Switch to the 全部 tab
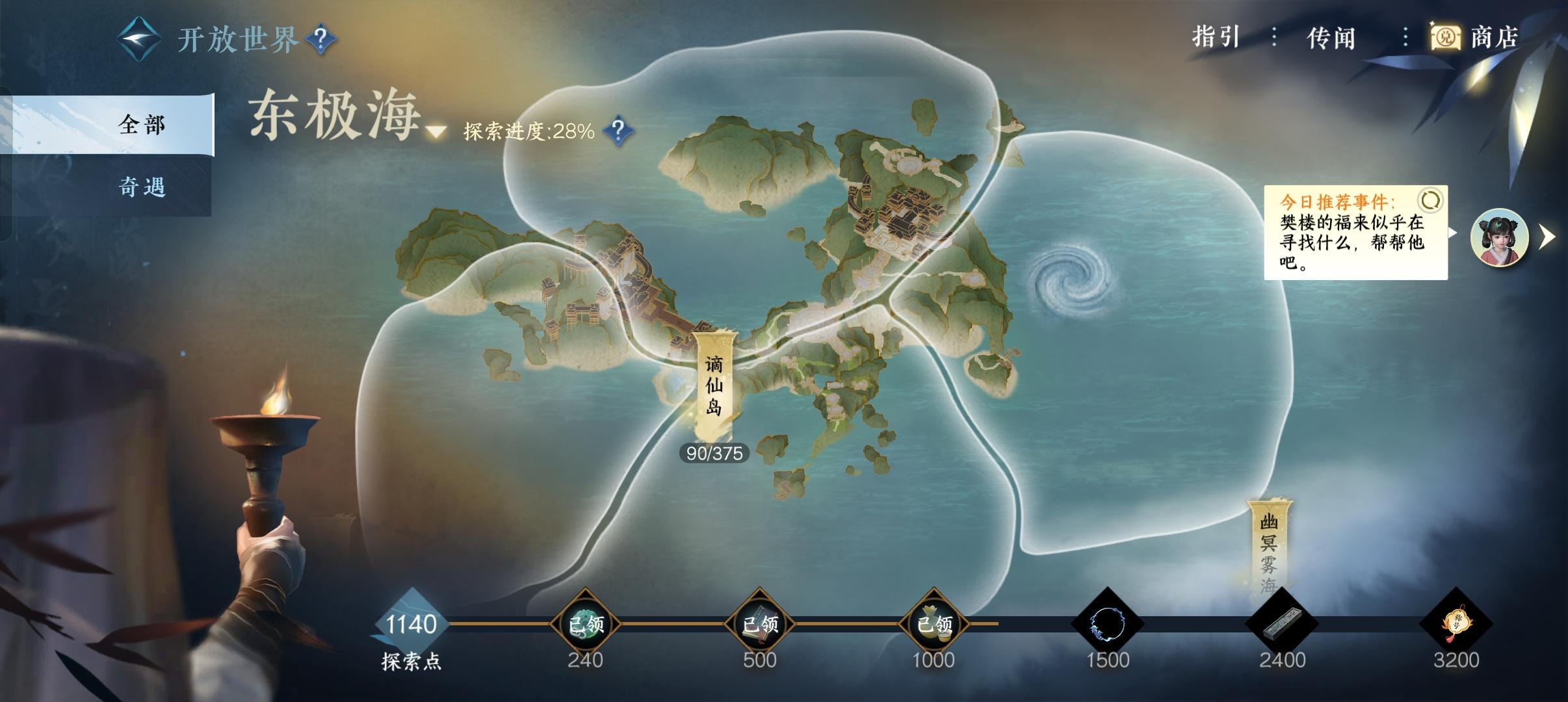The height and width of the screenshot is (702, 1568). [x=142, y=124]
